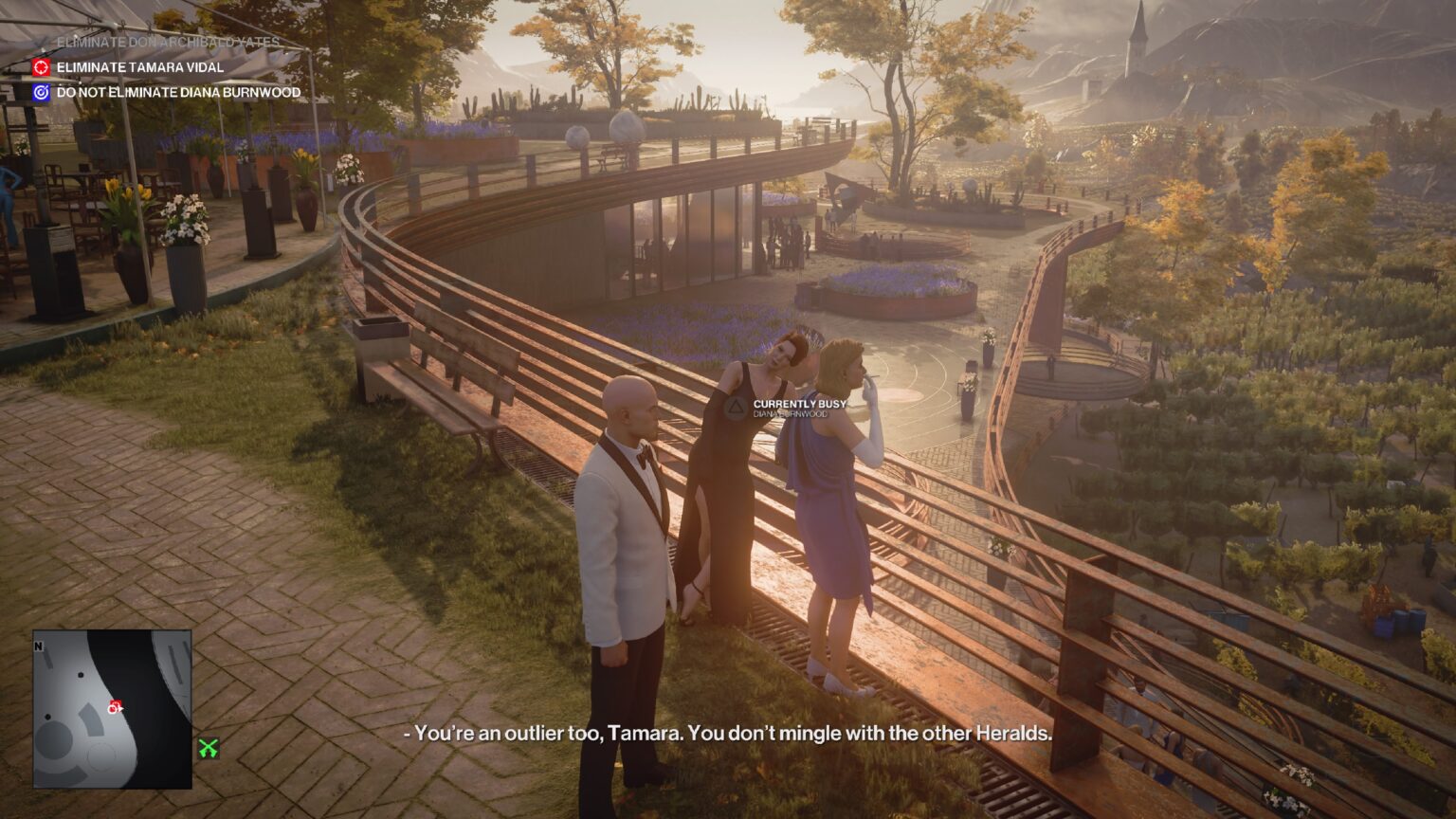Viewport: 1456px width, 819px height.
Task: Select the red Tamara Vidal marker on the minimap
Action: tap(116, 702)
